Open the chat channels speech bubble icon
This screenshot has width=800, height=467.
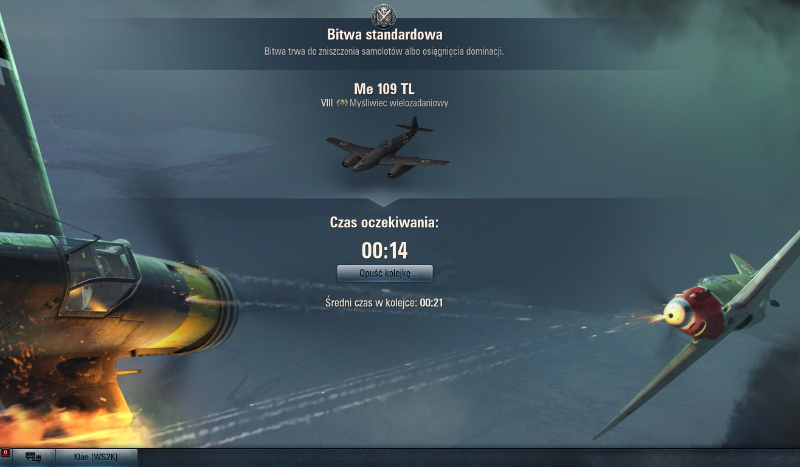coord(33,458)
